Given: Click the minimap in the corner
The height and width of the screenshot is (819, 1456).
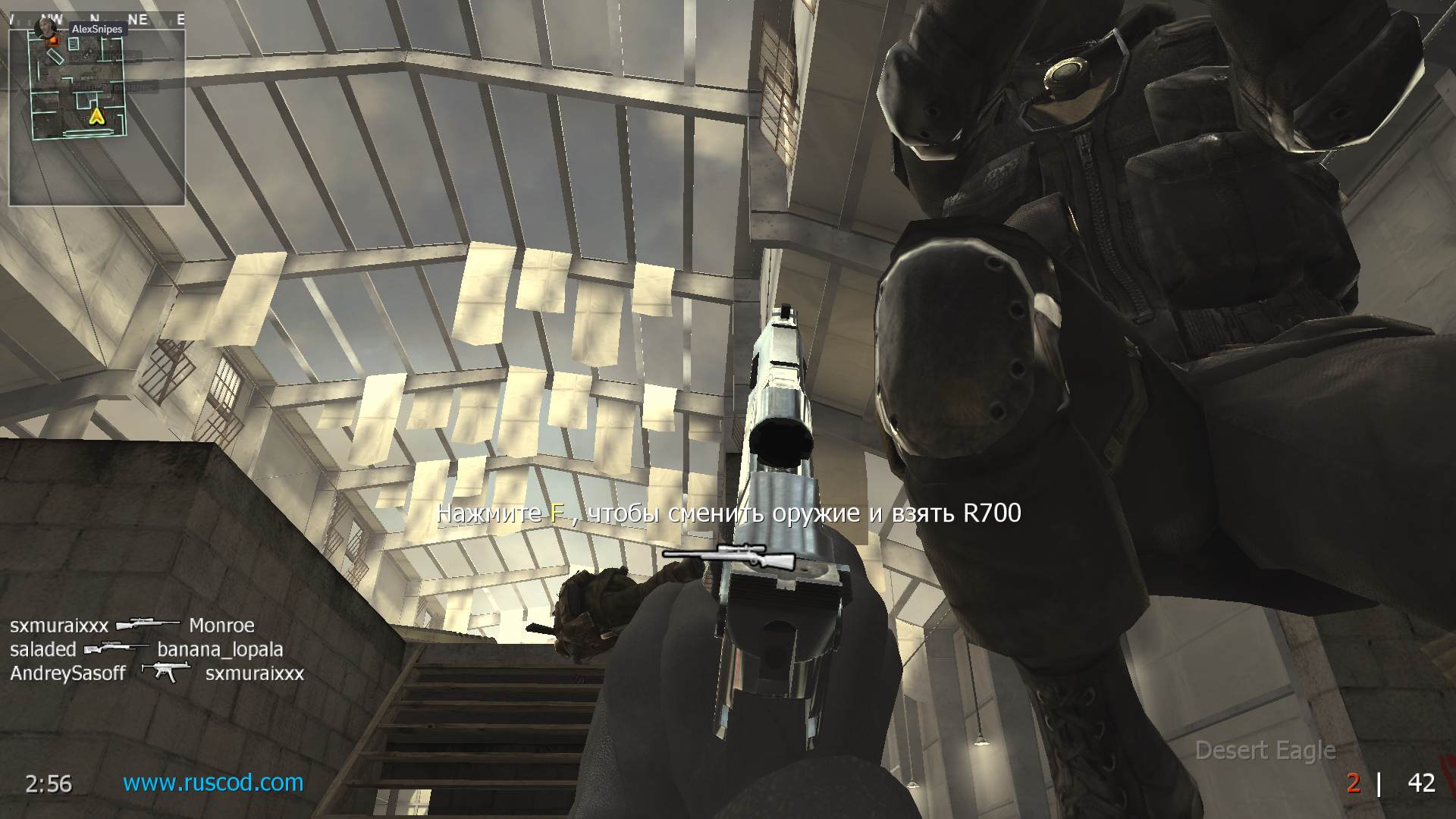Looking at the screenshot, I should pyautogui.click(x=96, y=114).
